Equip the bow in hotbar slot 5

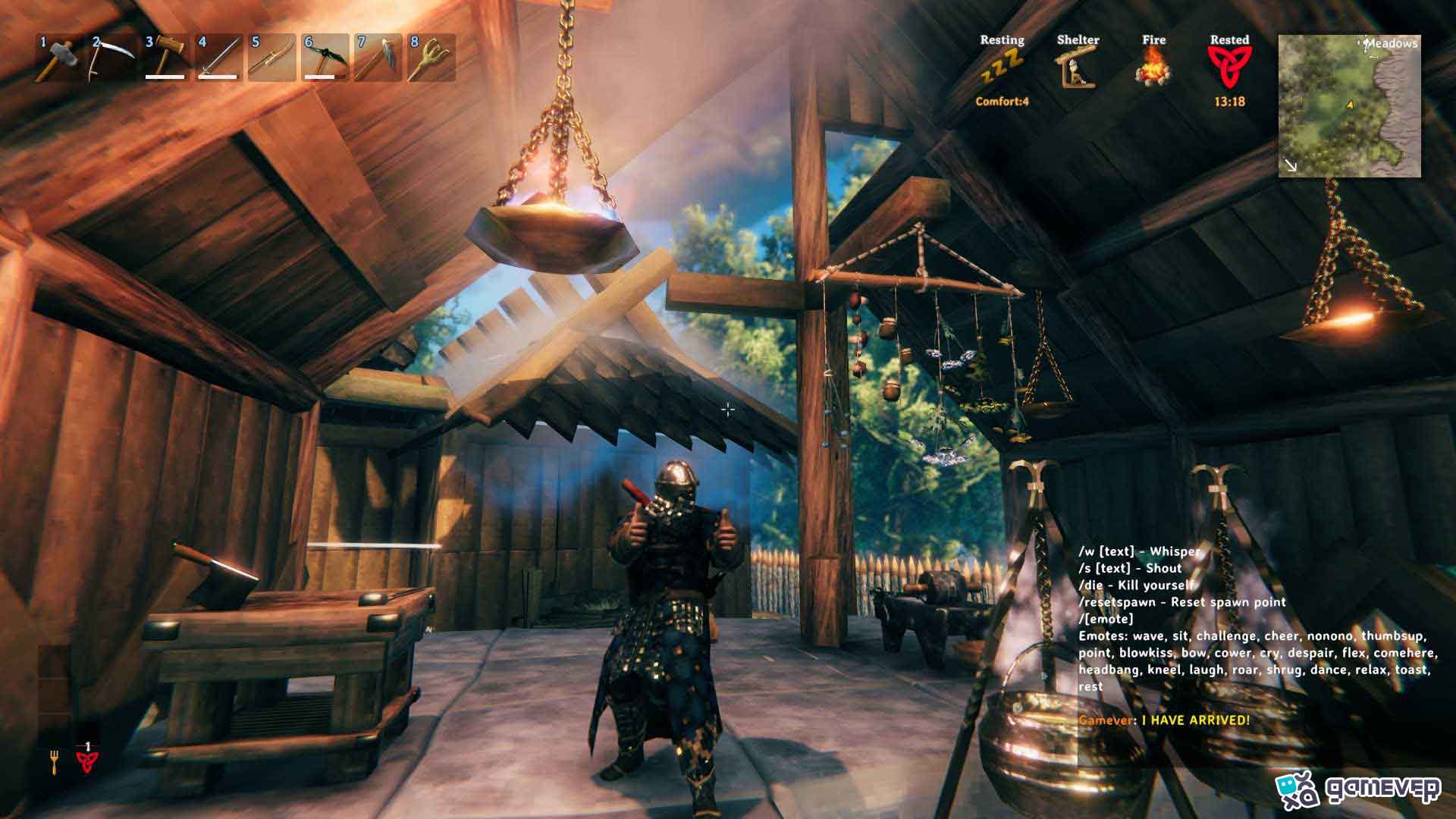click(x=272, y=58)
